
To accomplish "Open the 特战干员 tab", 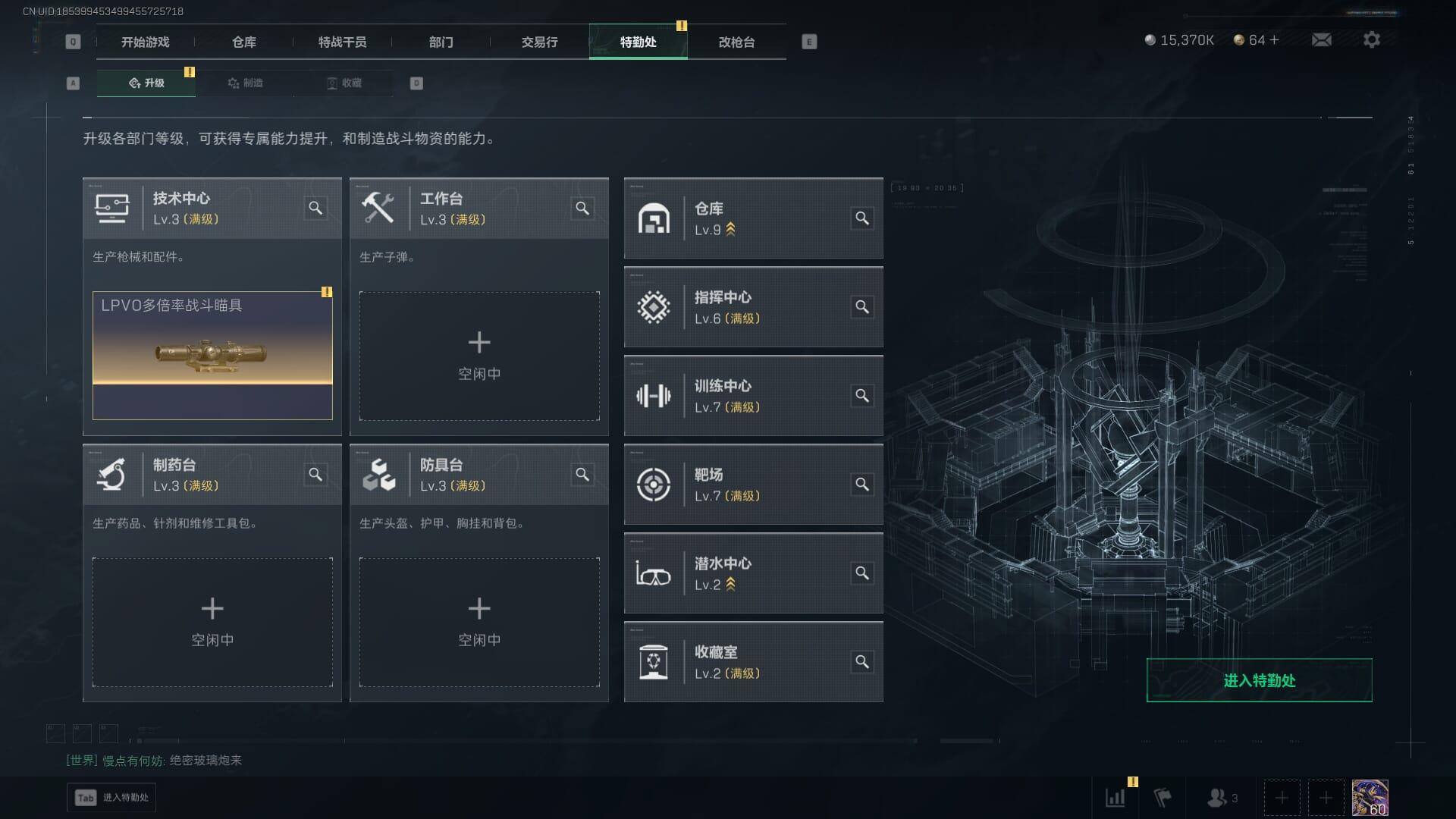I will tap(342, 42).
